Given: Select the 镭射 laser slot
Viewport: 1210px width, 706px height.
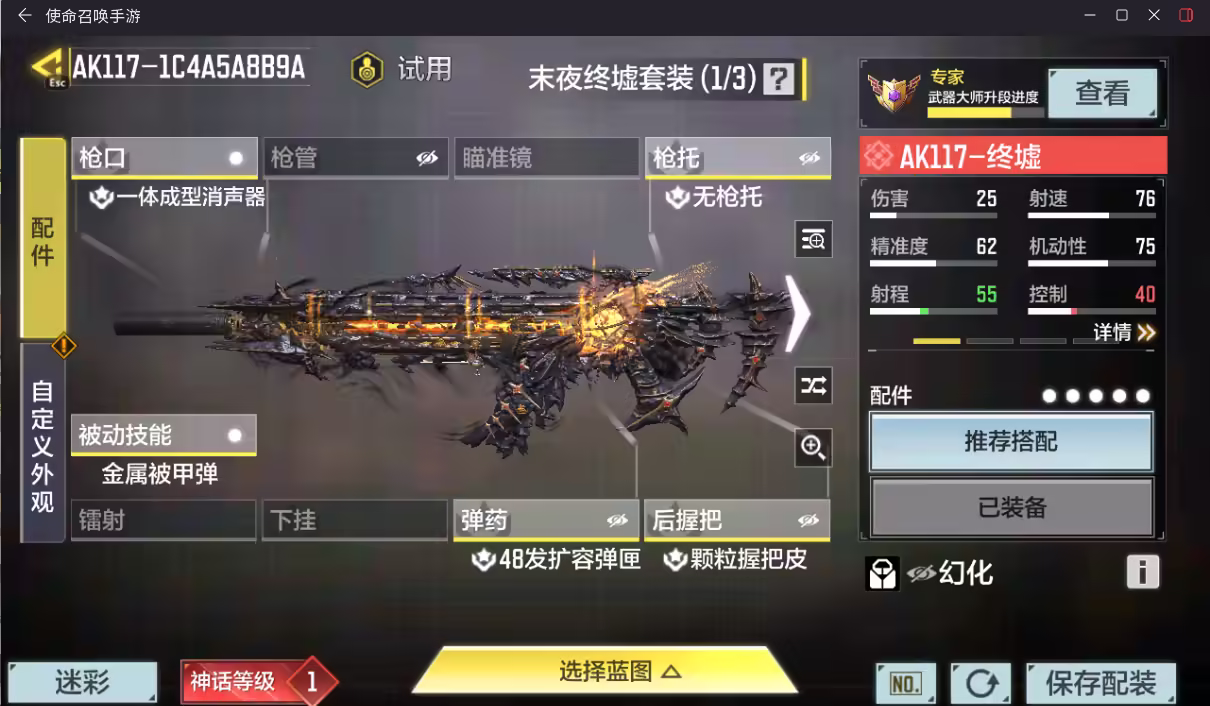Looking at the screenshot, I should pyautogui.click(x=164, y=520).
